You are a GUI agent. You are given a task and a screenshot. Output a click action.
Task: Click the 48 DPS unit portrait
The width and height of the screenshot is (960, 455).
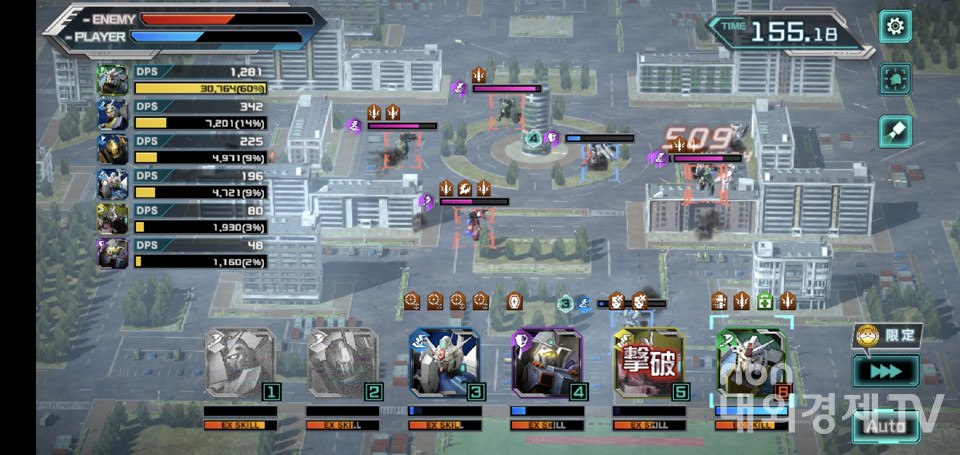tap(112, 253)
